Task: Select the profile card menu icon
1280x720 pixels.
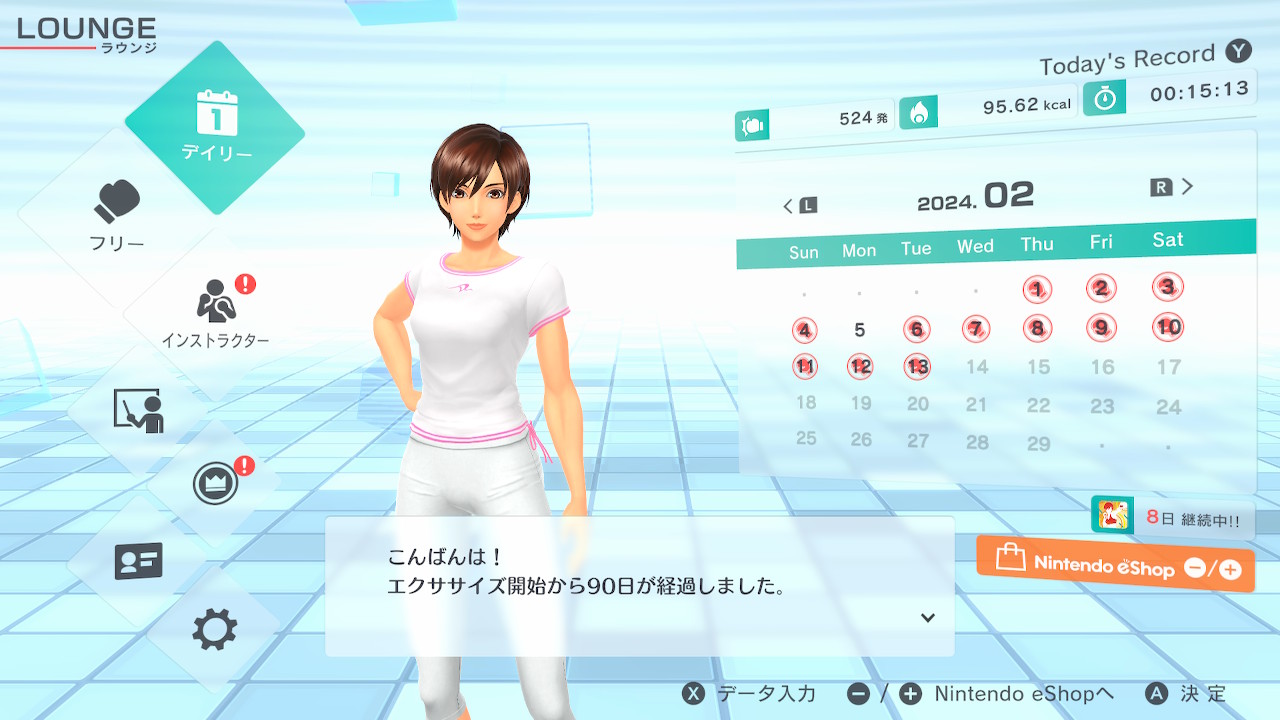Action: coord(138,561)
